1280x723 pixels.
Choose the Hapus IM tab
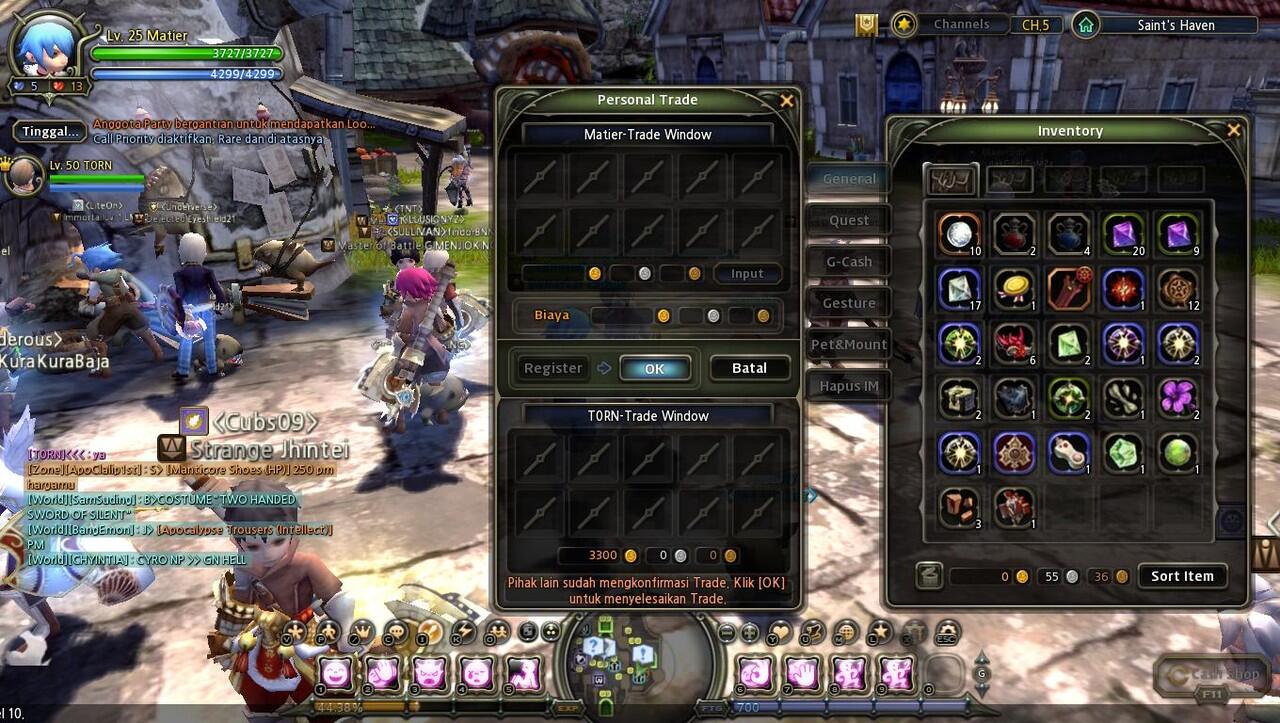tap(849, 386)
